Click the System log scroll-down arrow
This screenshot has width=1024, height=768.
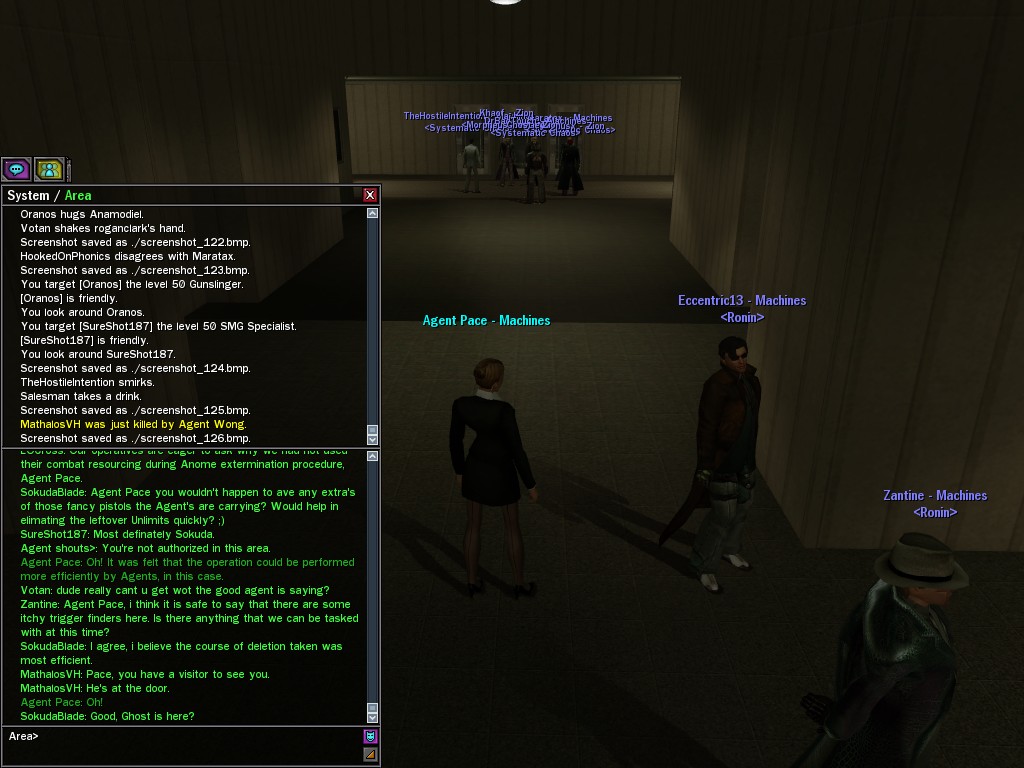click(x=373, y=438)
